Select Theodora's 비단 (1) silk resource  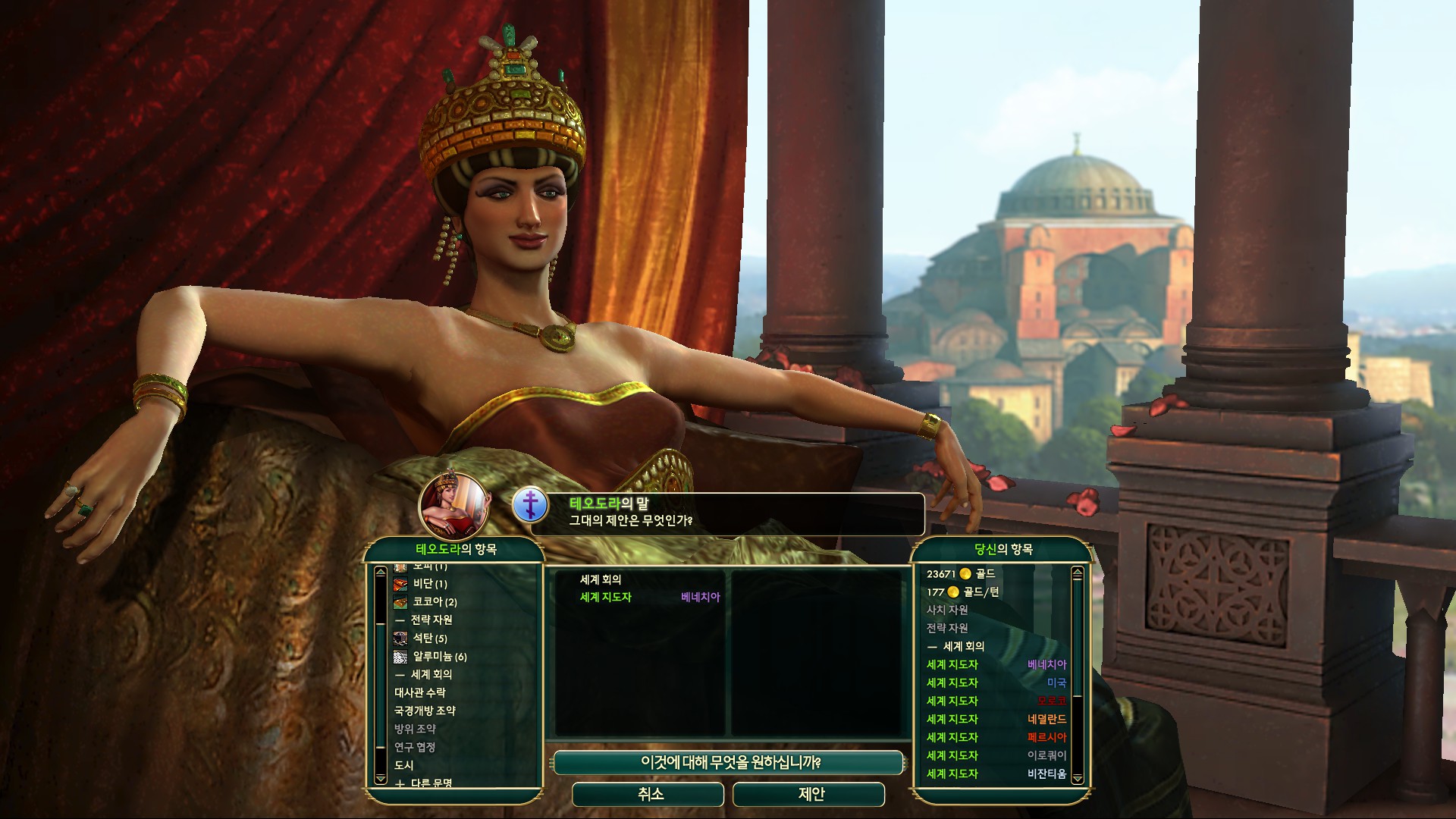point(429,584)
